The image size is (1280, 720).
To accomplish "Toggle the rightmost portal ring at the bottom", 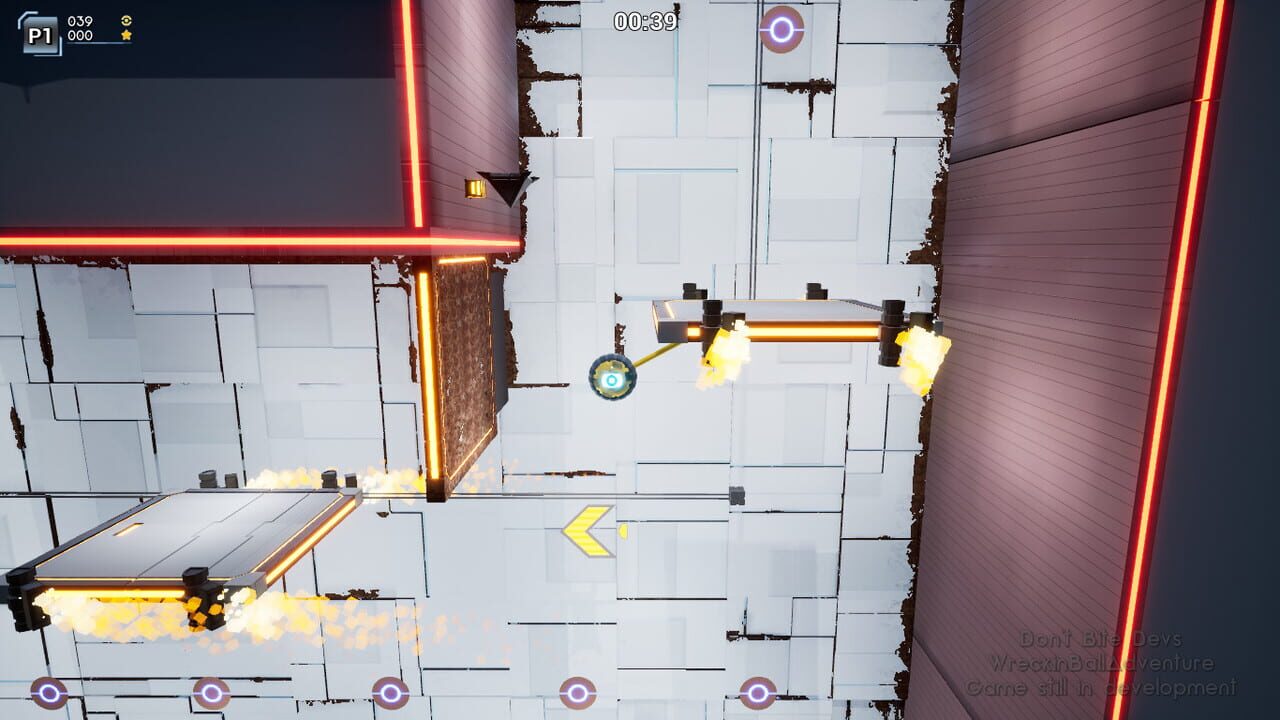I will tap(756, 692).
